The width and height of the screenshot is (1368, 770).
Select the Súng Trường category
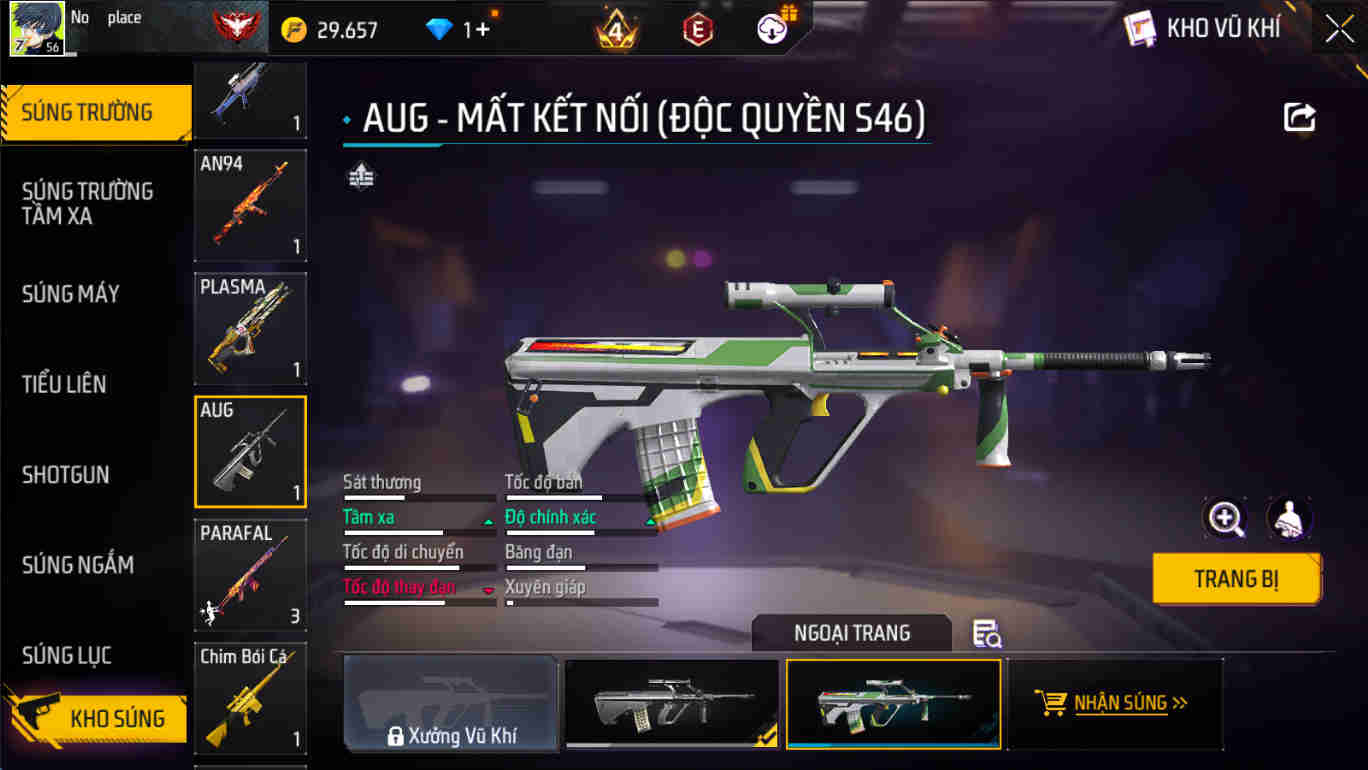click(88, 112)
